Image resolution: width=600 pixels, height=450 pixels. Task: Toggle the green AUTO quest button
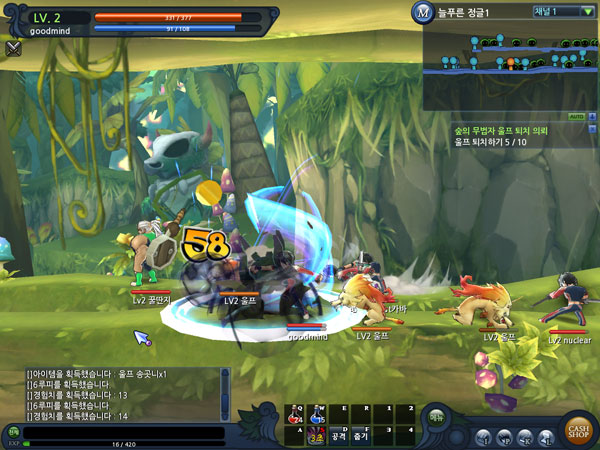click(576, 116)
